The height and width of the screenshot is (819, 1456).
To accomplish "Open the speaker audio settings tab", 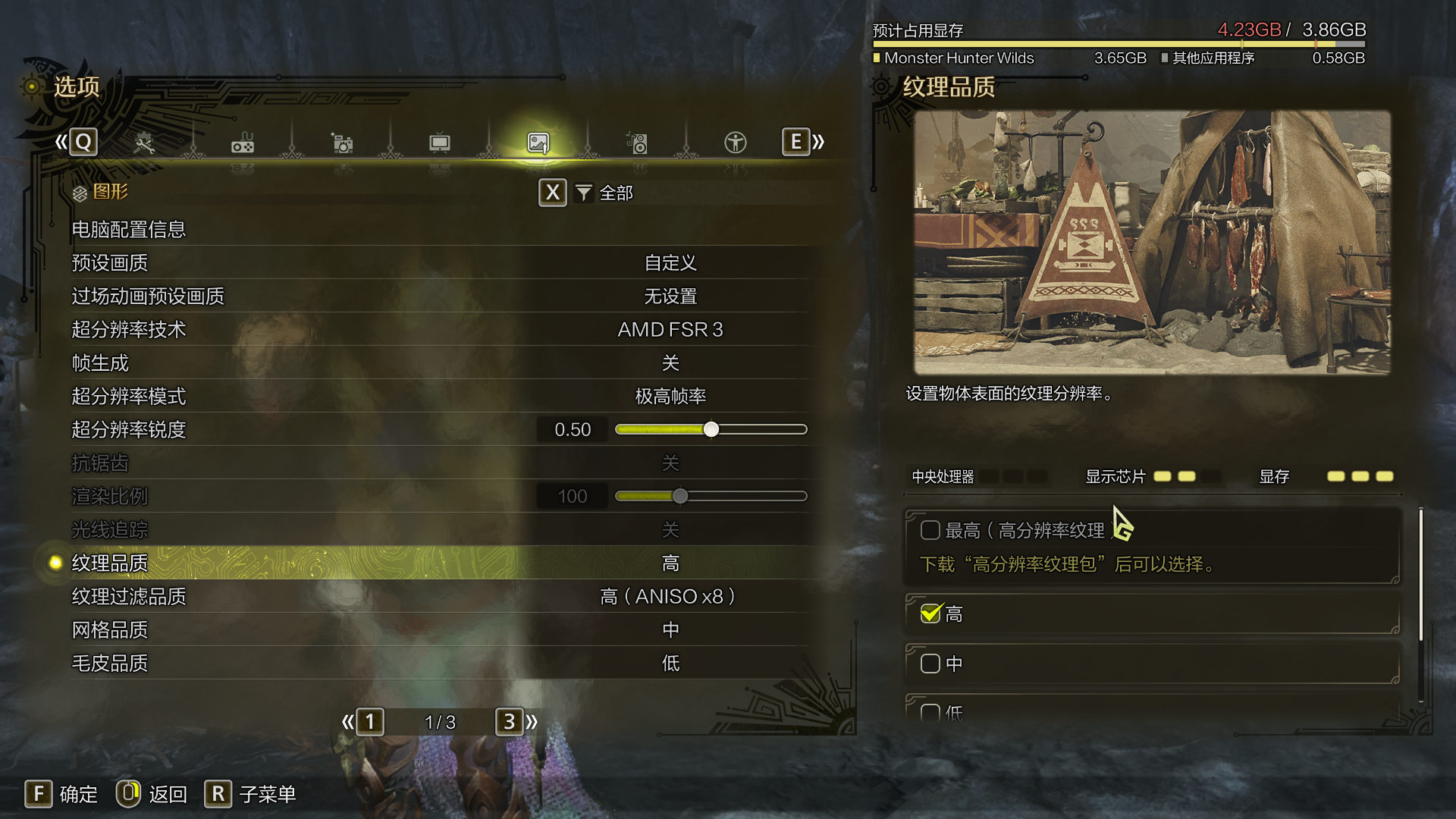I will [637, 143].
